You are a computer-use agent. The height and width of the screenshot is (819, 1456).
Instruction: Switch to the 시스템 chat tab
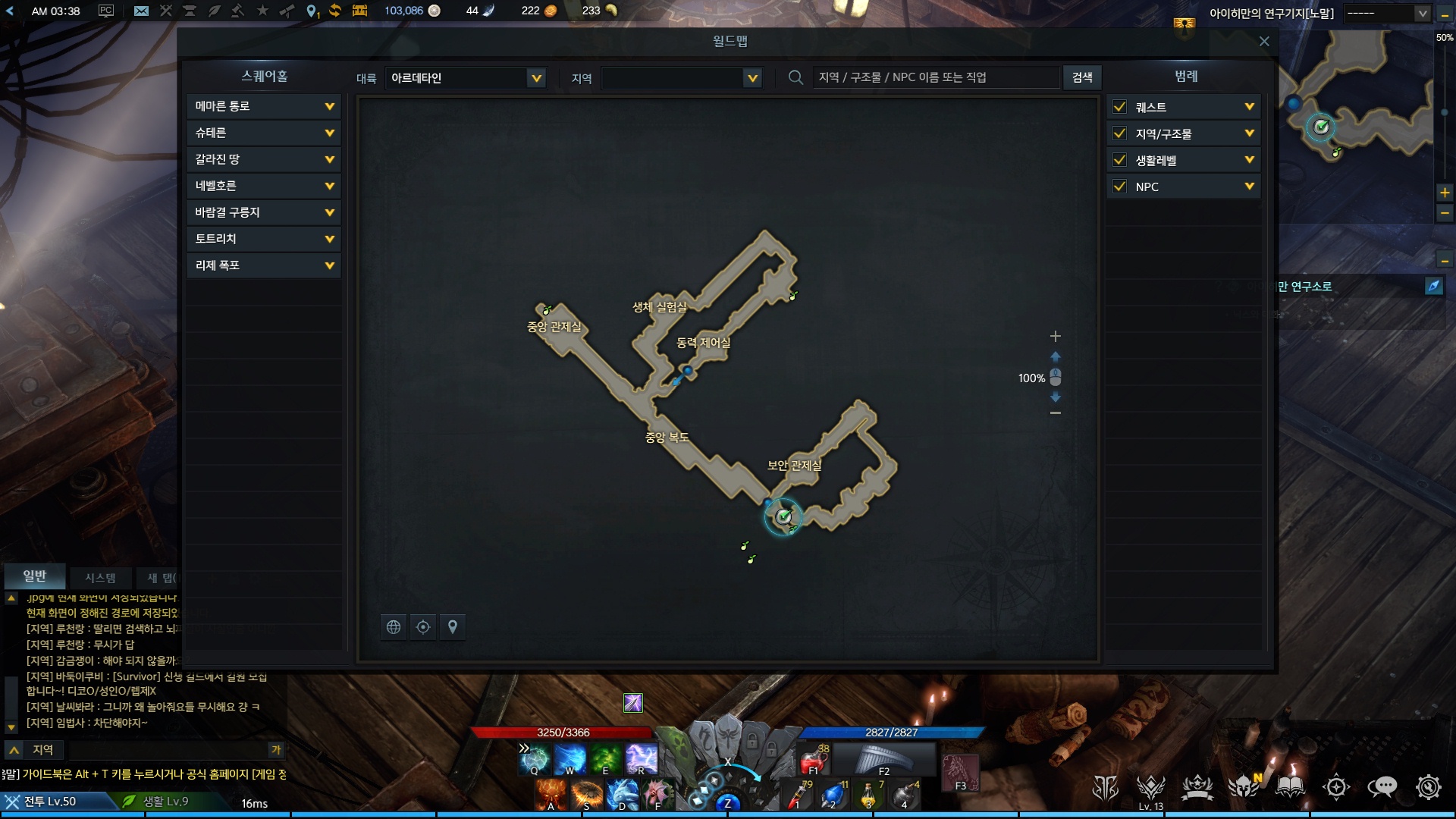(100, 578)
